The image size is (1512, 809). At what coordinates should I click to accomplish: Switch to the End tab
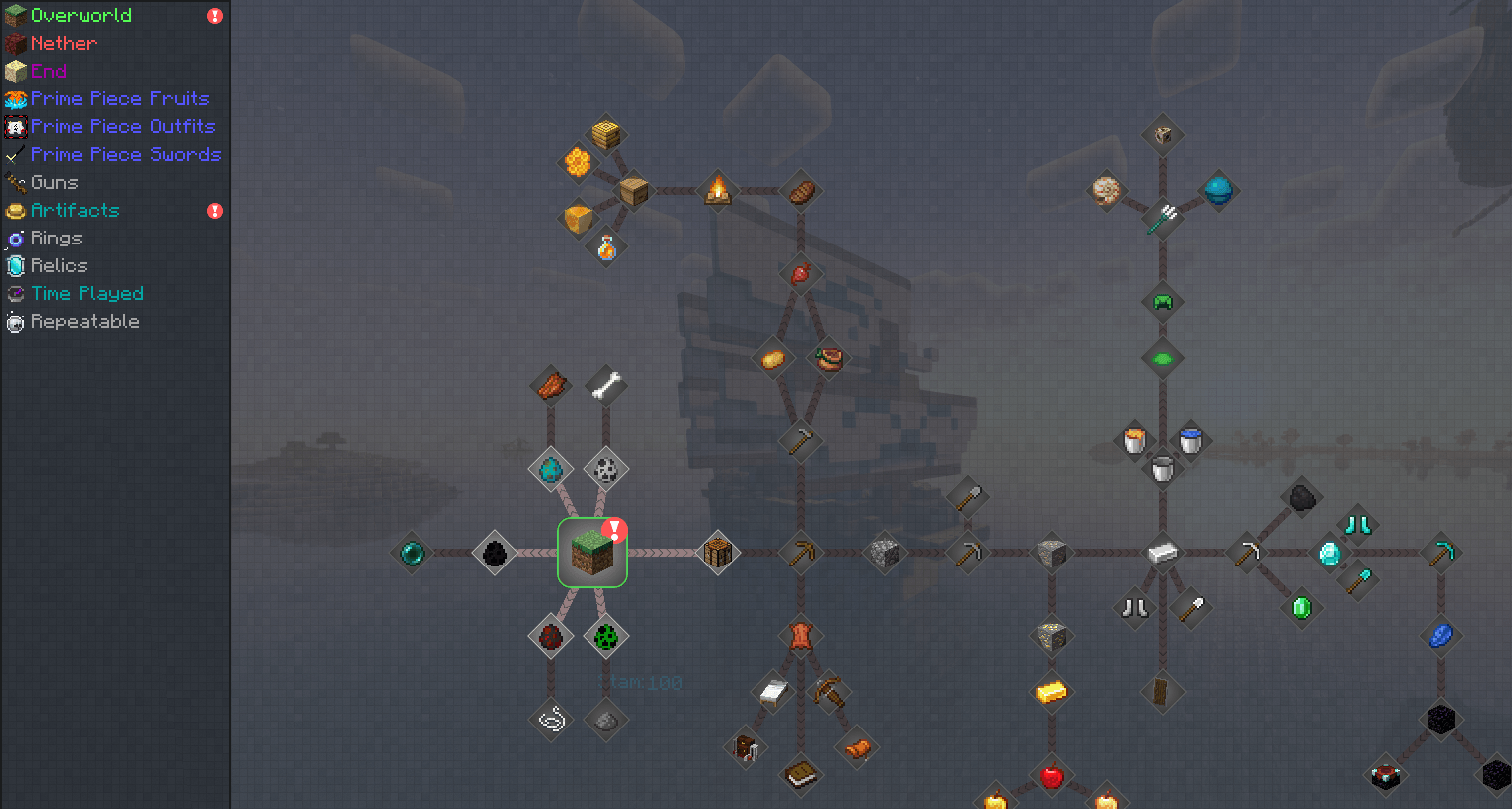coord(50,71)
